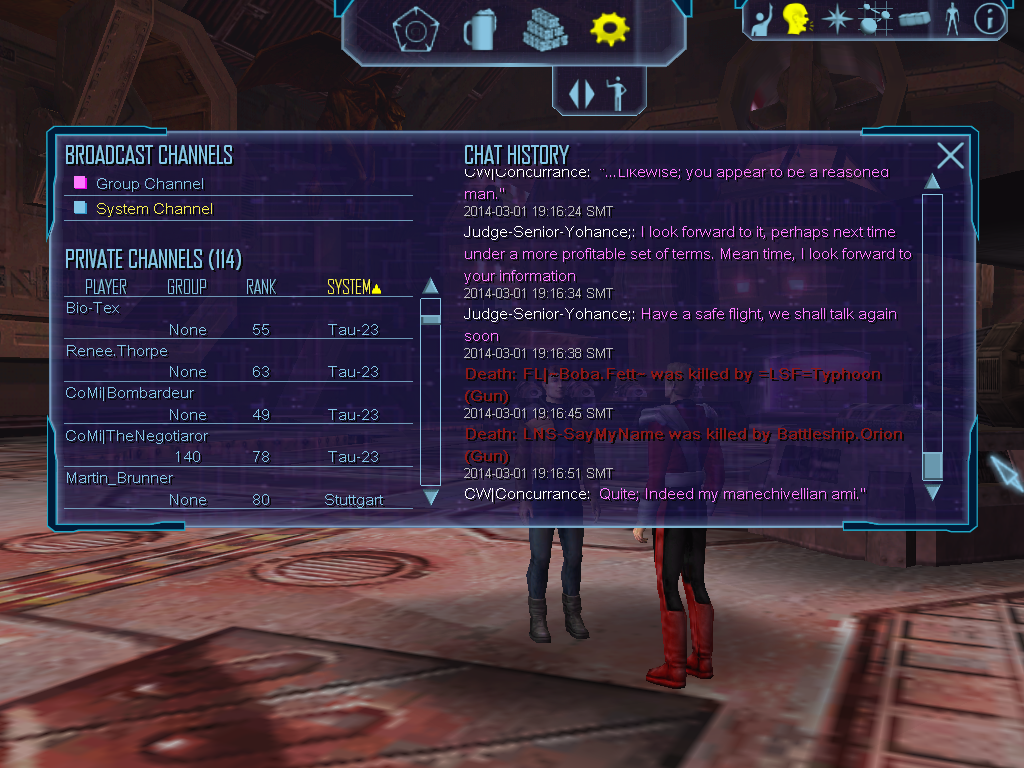Image resolution: width=1024 pixels, height=768 pixels.
Task: Open the yellow talking head chat icon
Action: coord(796,19)
